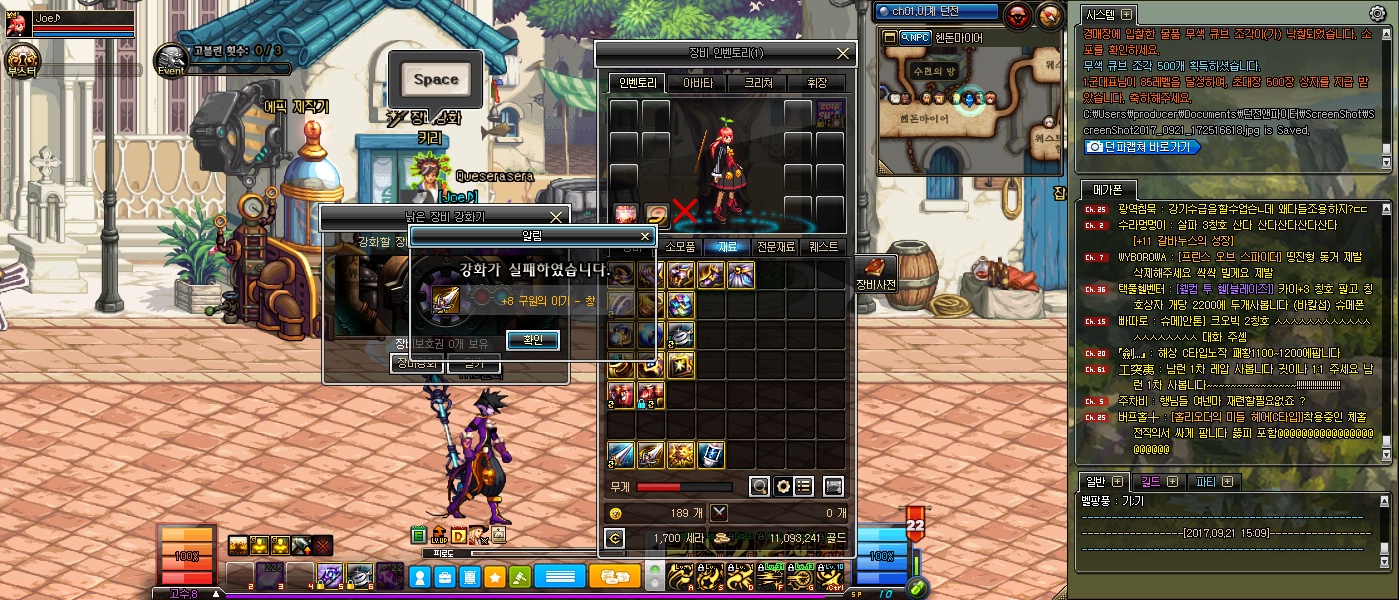Close the 알림 alert popup with X
Image resolution: width=1399 pixels, height=600 pixels.
tap(645, 237)
